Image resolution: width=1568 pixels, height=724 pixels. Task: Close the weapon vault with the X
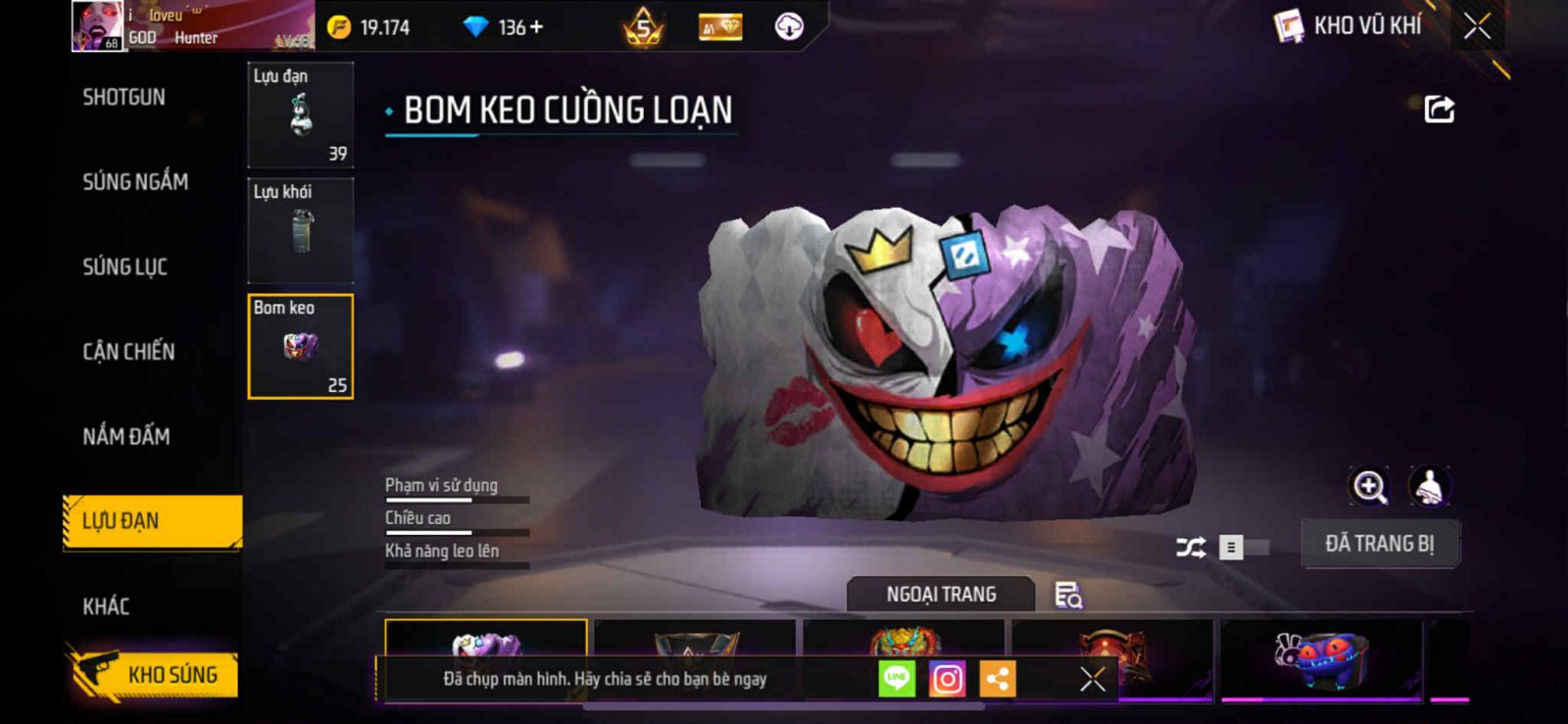[1477, 26]
